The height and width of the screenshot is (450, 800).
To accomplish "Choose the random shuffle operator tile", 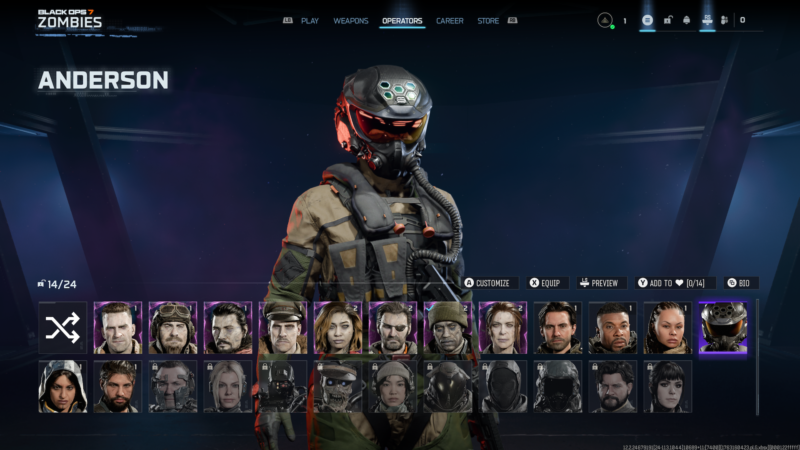I will [x=63, y=328].
